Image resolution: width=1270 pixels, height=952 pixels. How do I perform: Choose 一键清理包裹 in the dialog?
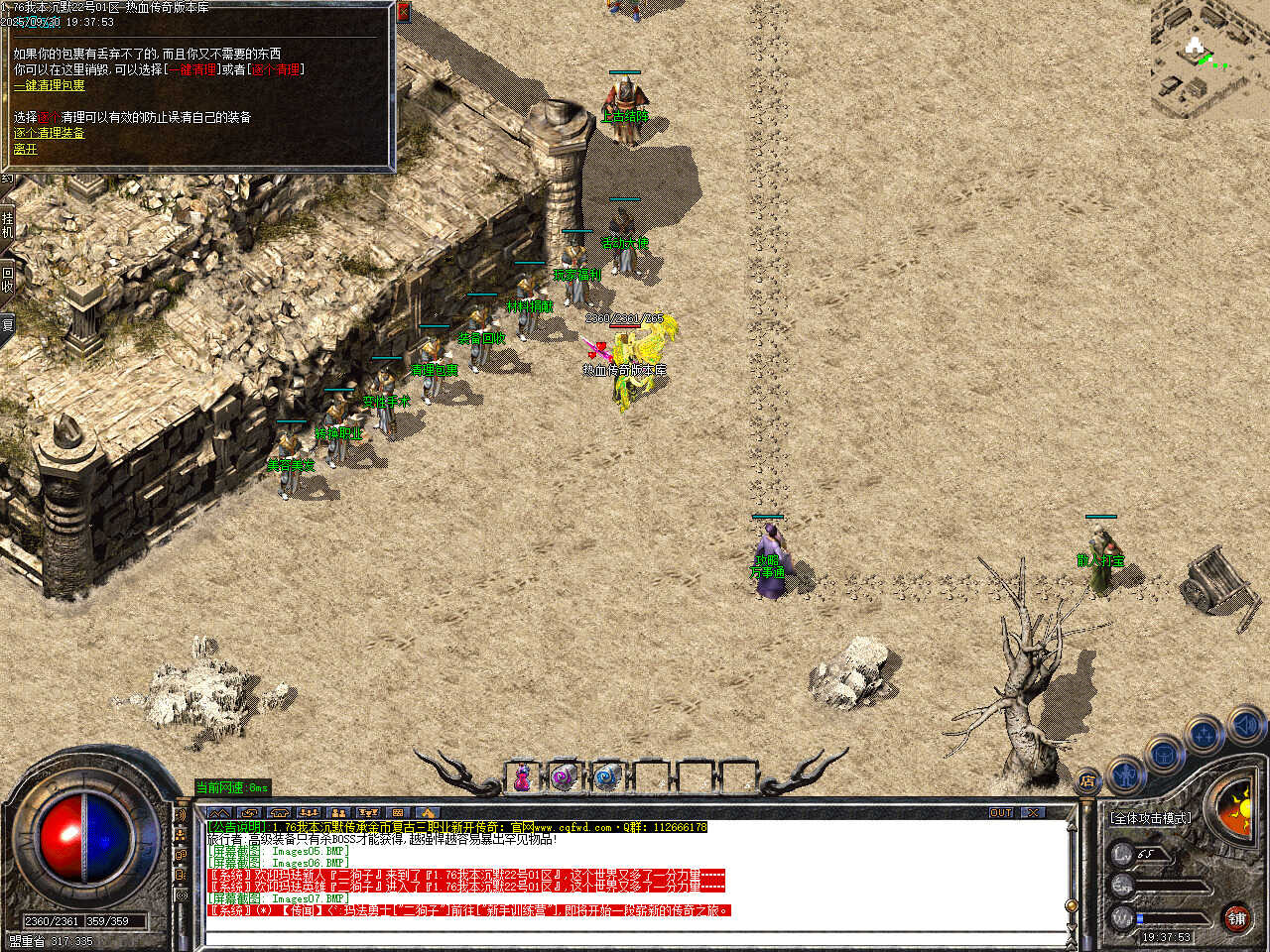coord(49,86)
